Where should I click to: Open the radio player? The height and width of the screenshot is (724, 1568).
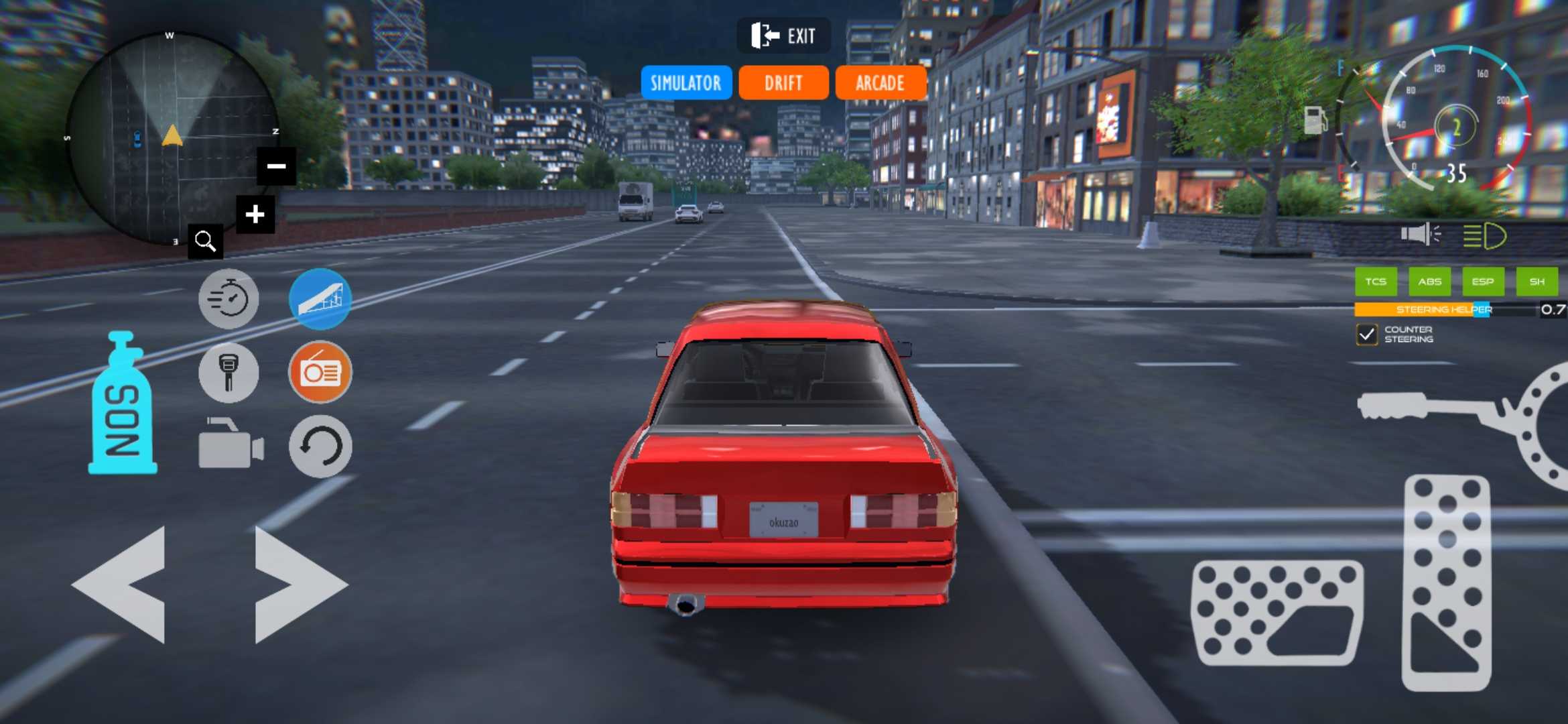[x=320, y=373]
